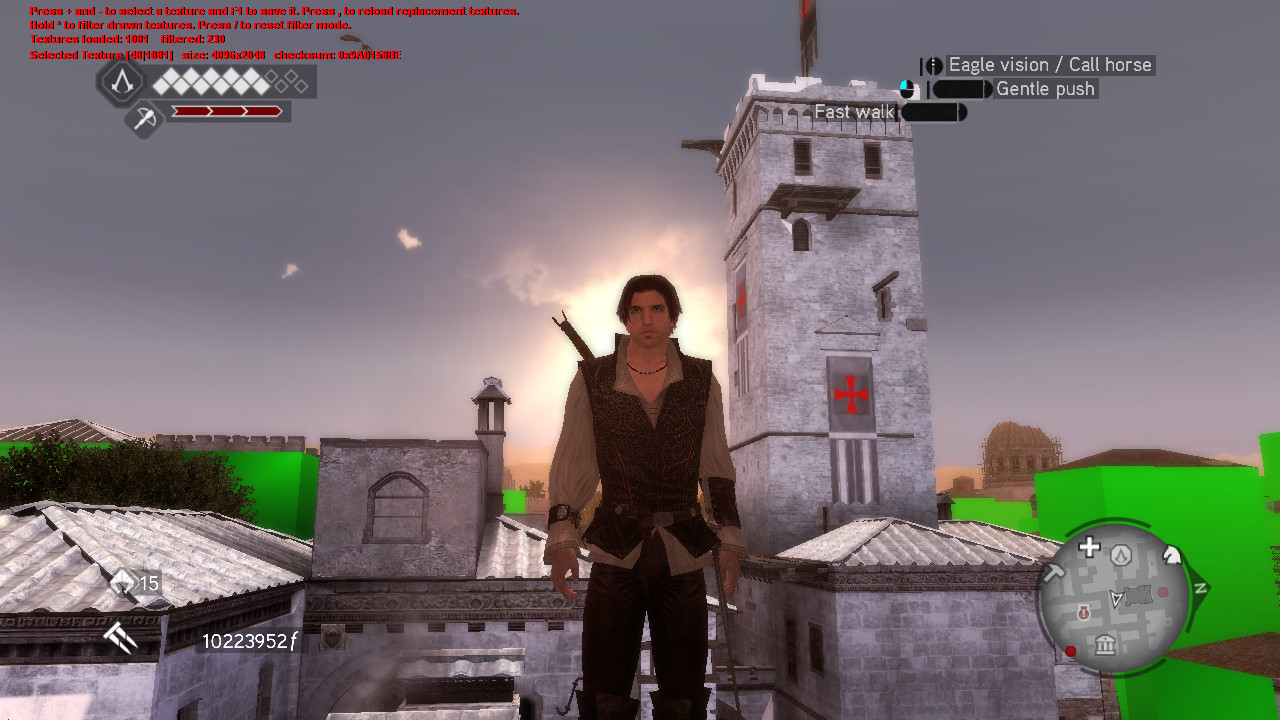1280x720 pixels.
Task: Click the Eagle vision head icon
Action: click(x=933, y=64)
